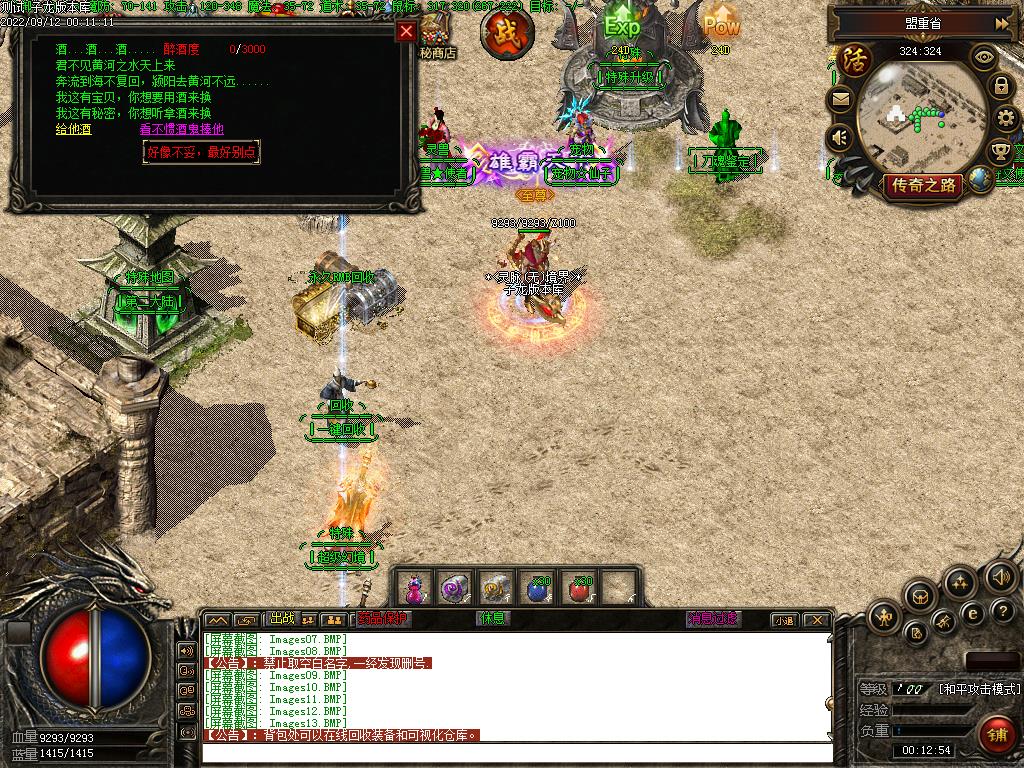1024x768 pixels.
Task: Expand the double-arrow on map name bar
Action: click(1001, 23)
